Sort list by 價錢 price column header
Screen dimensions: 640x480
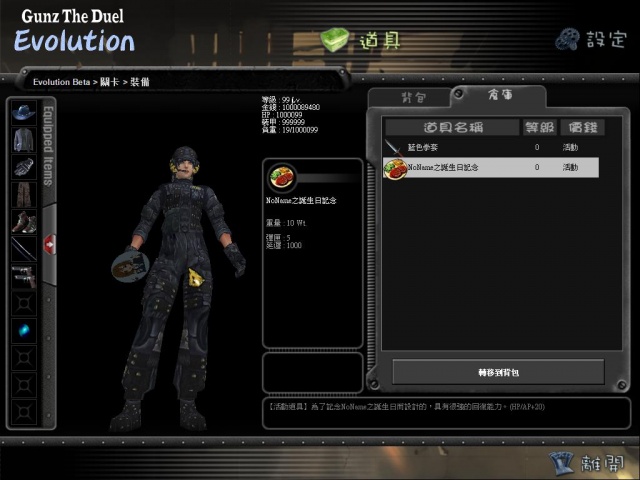point(581,127)
